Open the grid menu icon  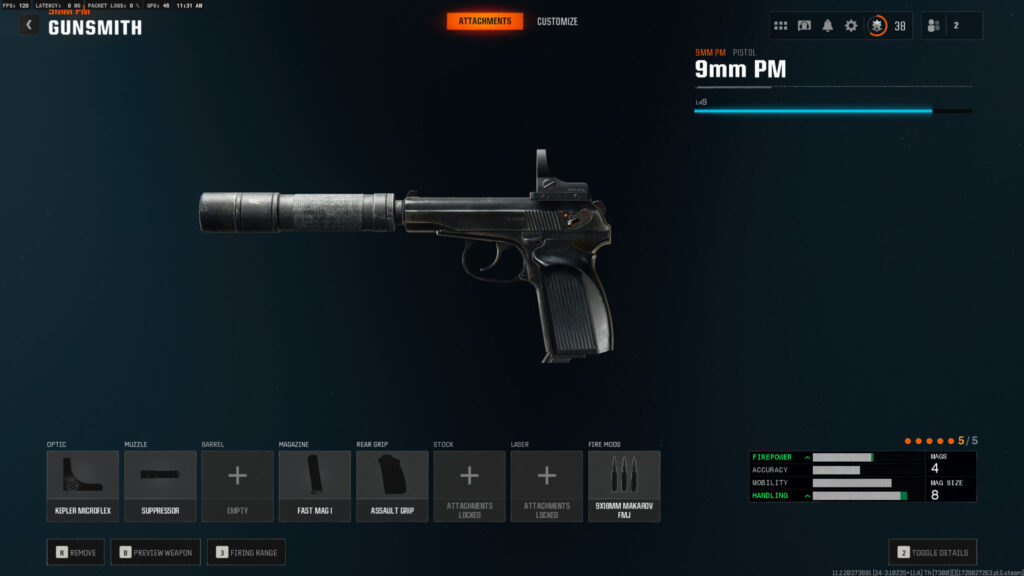781,26
